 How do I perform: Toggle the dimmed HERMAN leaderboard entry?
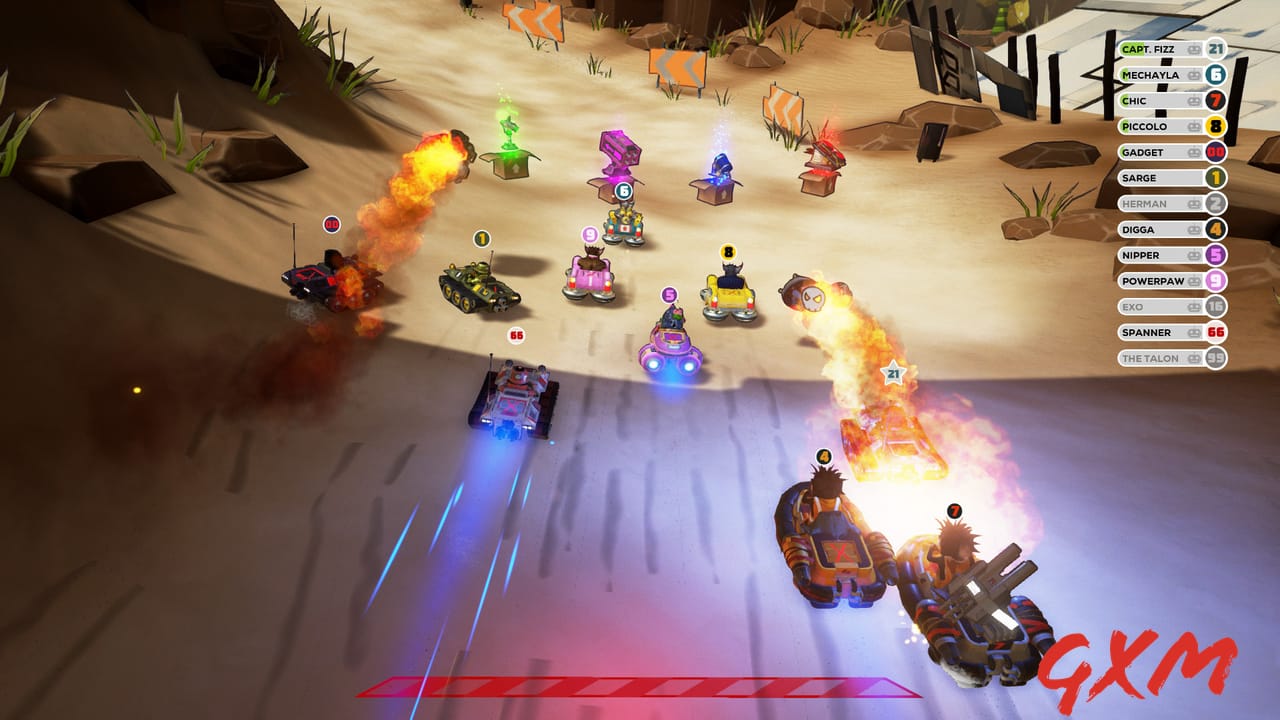point(1160,203)
